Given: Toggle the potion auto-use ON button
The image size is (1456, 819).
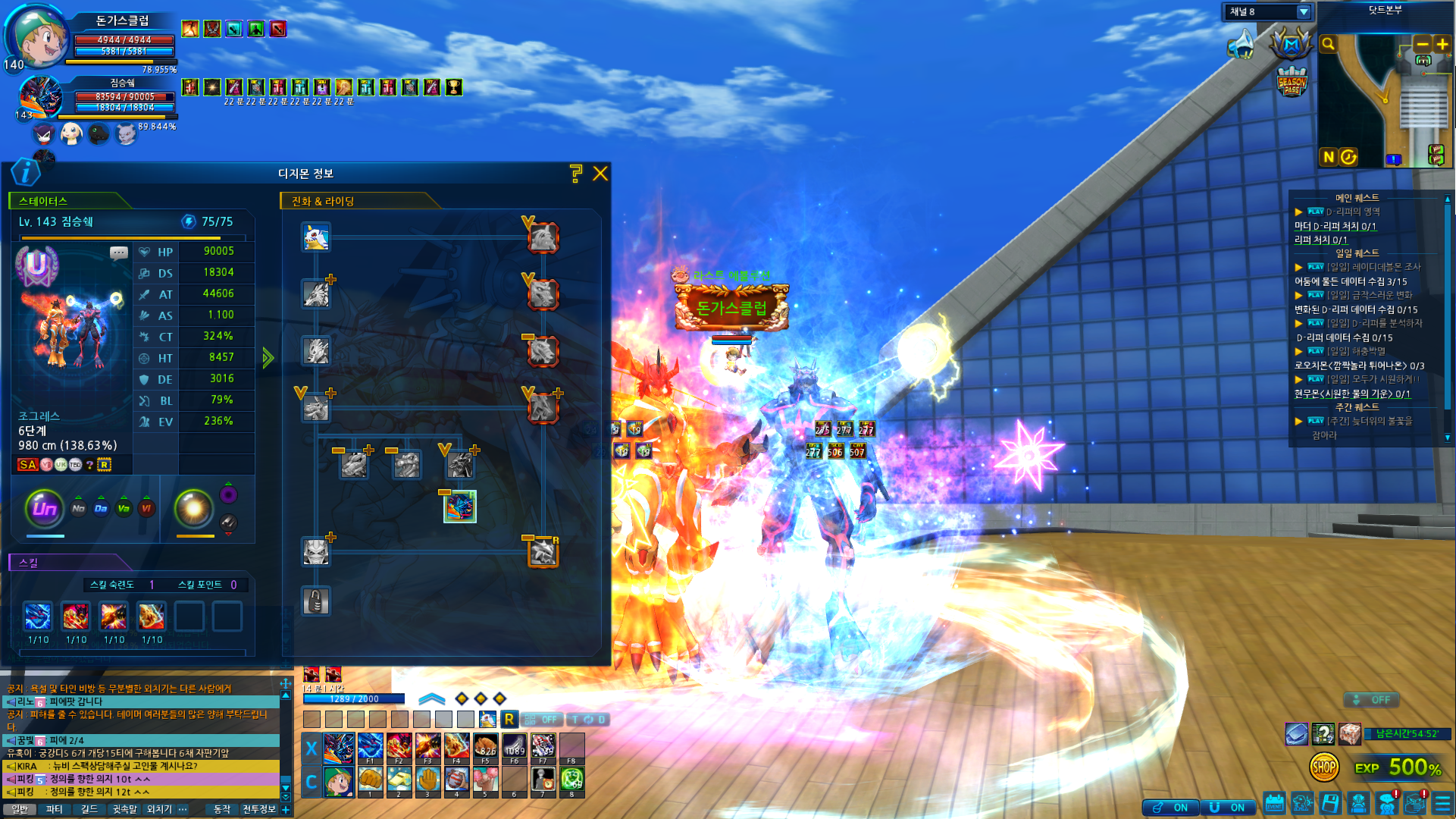Looking at the screenshot, I should [x=1171, y=808].
